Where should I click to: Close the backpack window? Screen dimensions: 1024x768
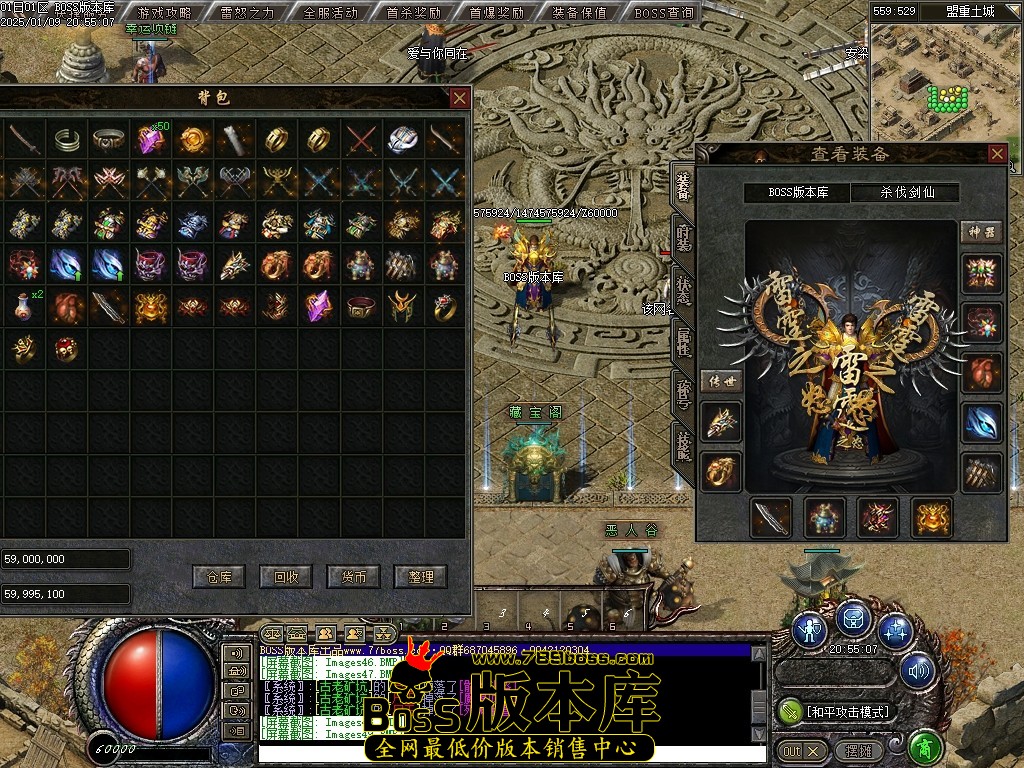point(460,98)
